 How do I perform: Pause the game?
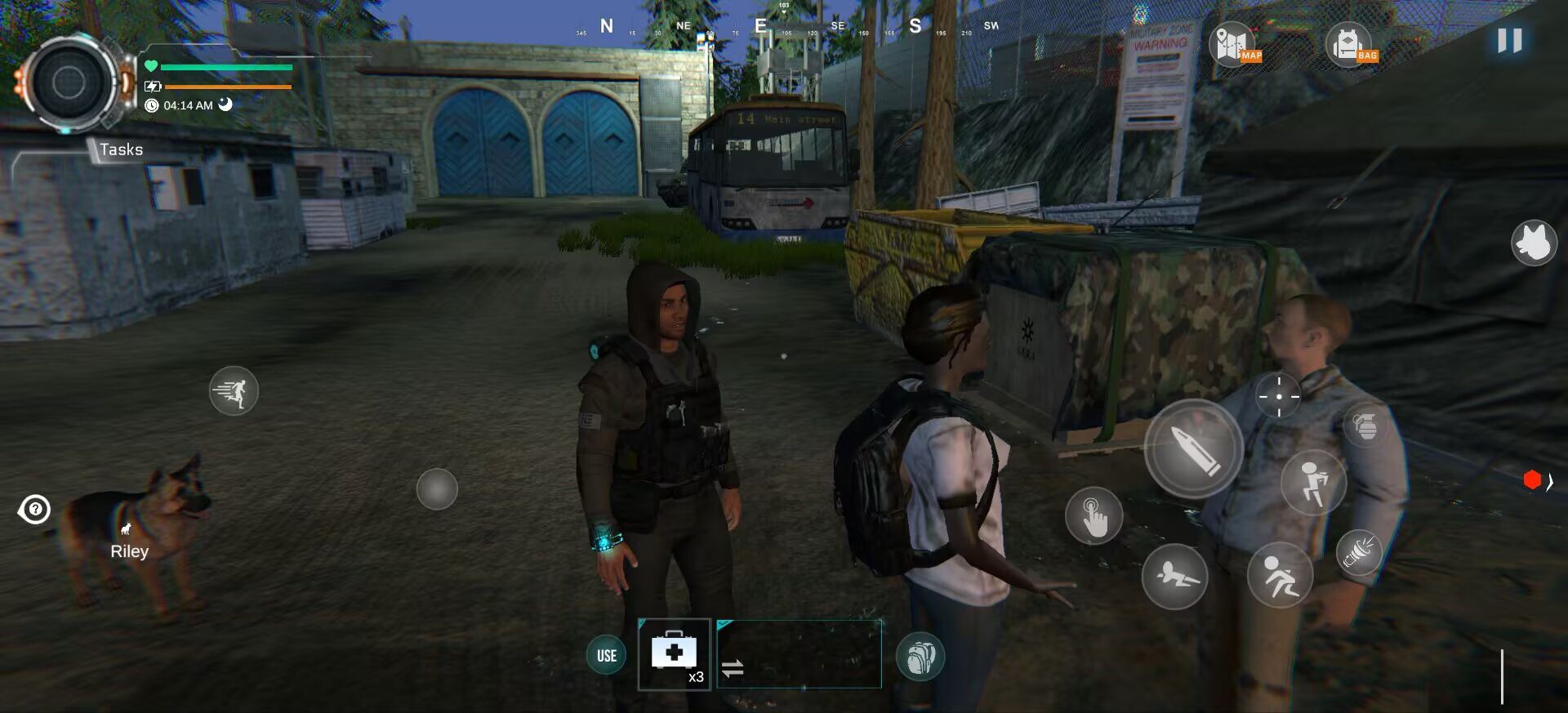[x=1509, y=41]
